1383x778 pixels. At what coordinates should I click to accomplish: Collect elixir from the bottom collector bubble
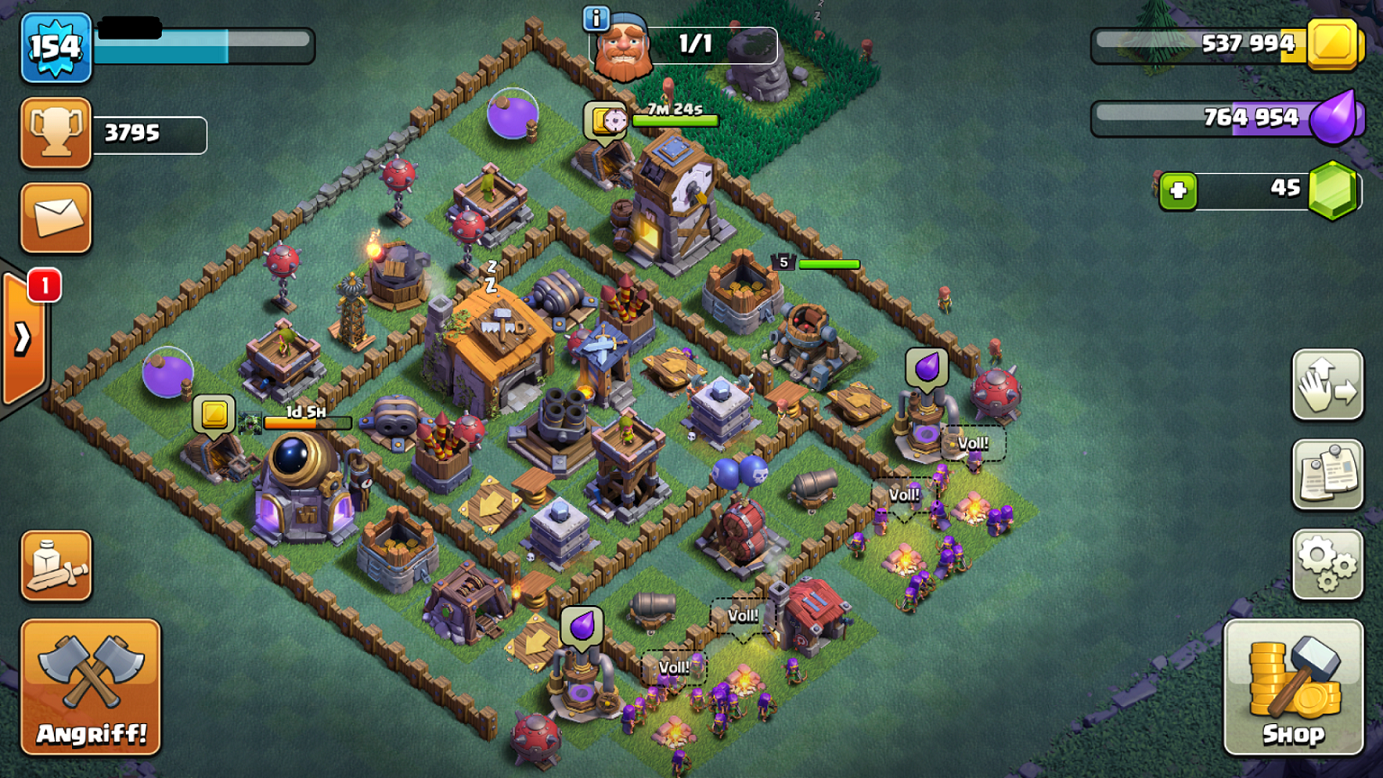tap(581, 626)
